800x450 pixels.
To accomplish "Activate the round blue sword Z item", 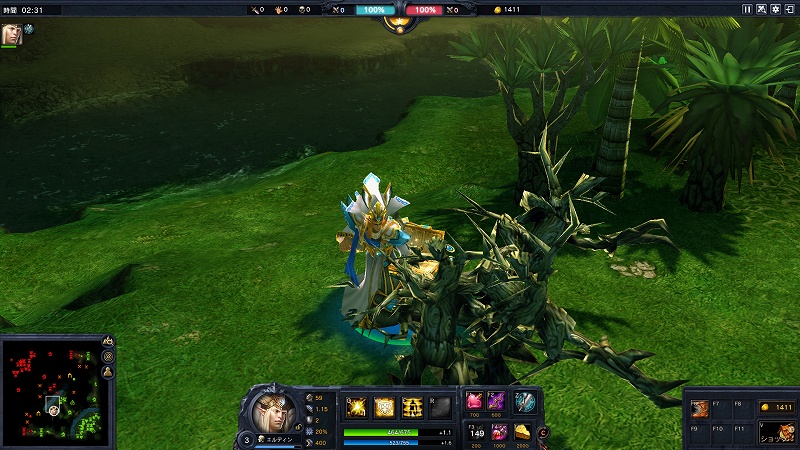I will click(x=525, y=401).
